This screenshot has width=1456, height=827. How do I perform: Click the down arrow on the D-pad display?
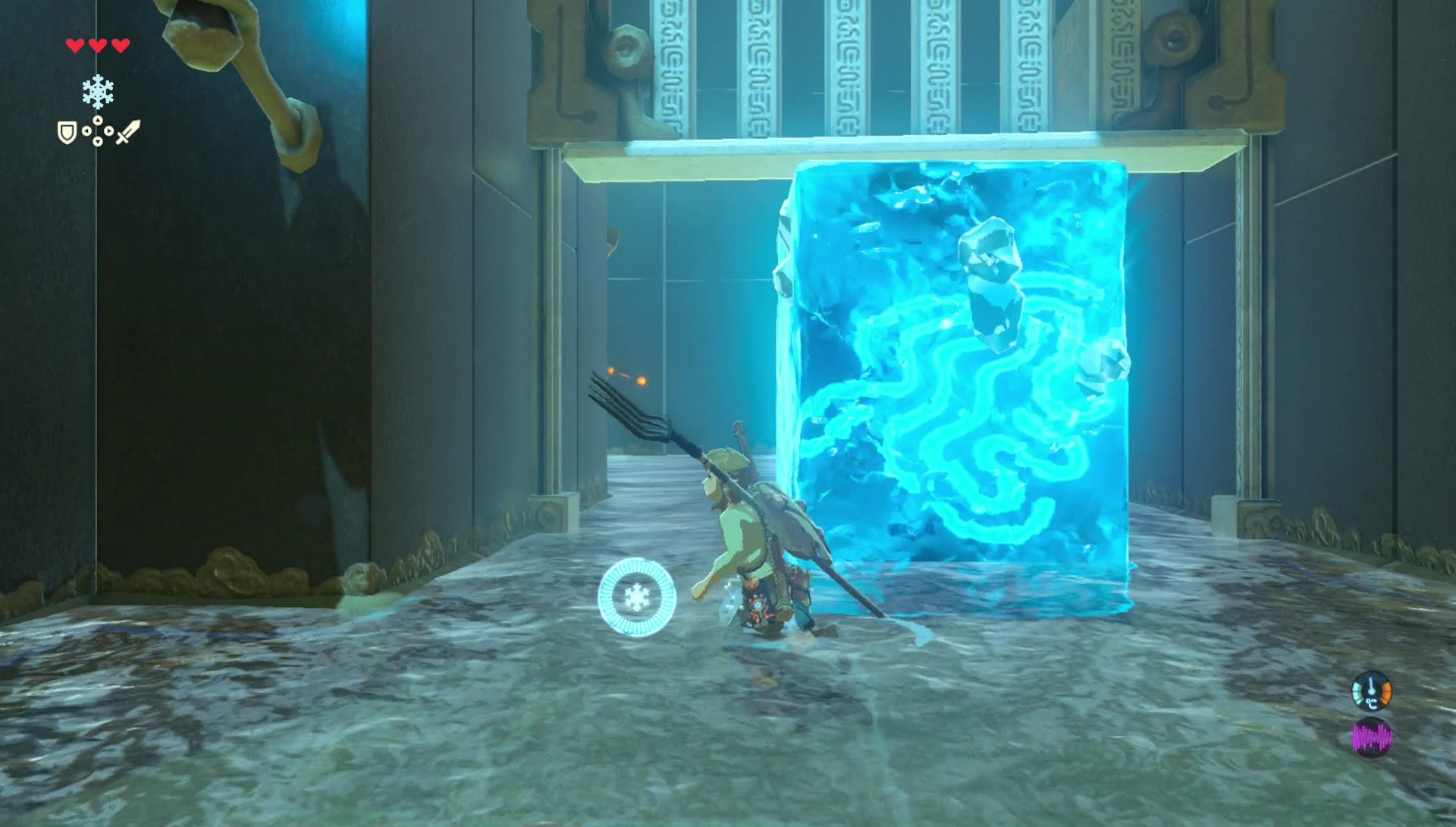pos(98,142)
